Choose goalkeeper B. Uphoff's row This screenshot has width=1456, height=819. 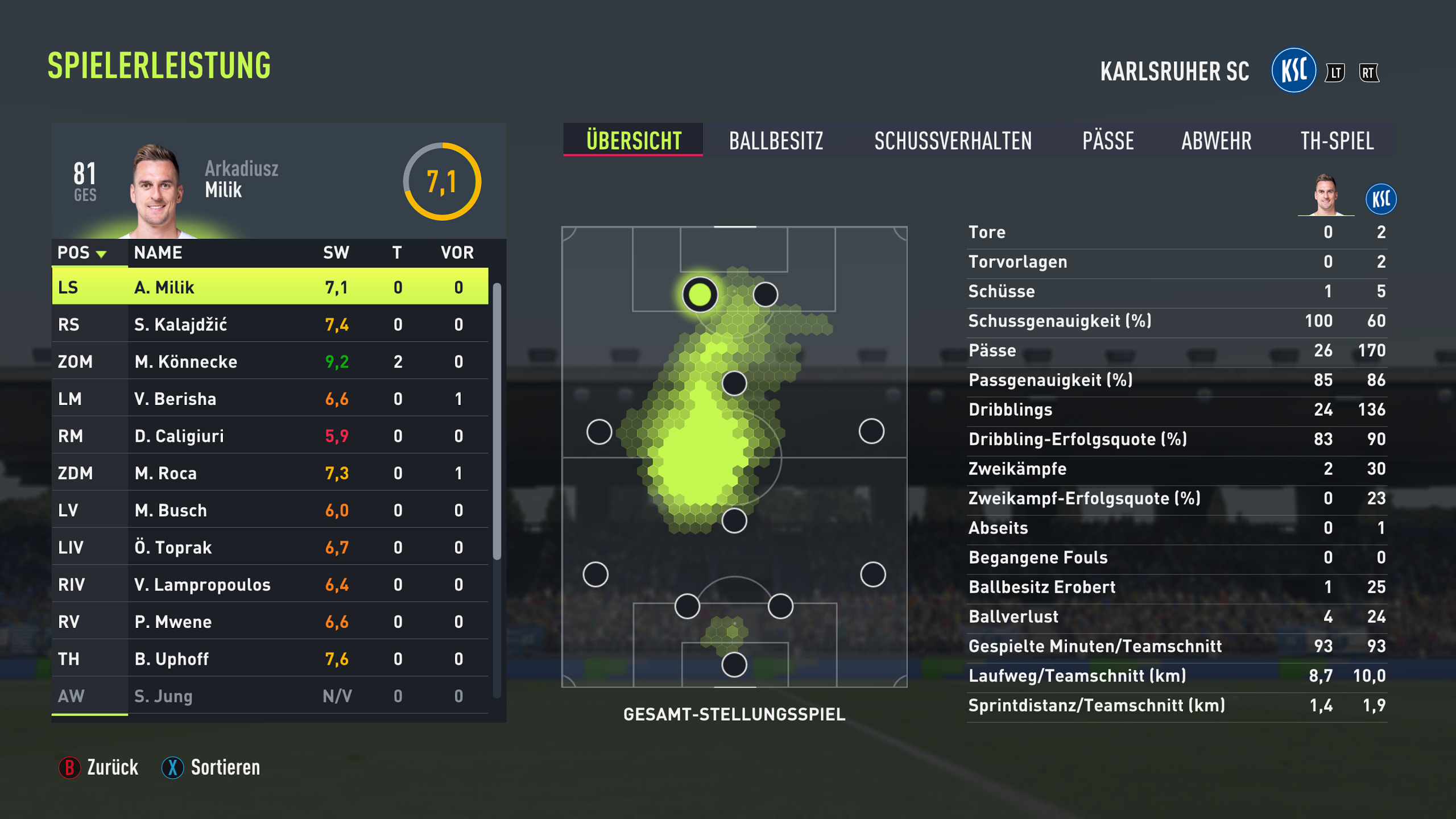[270, 659]
